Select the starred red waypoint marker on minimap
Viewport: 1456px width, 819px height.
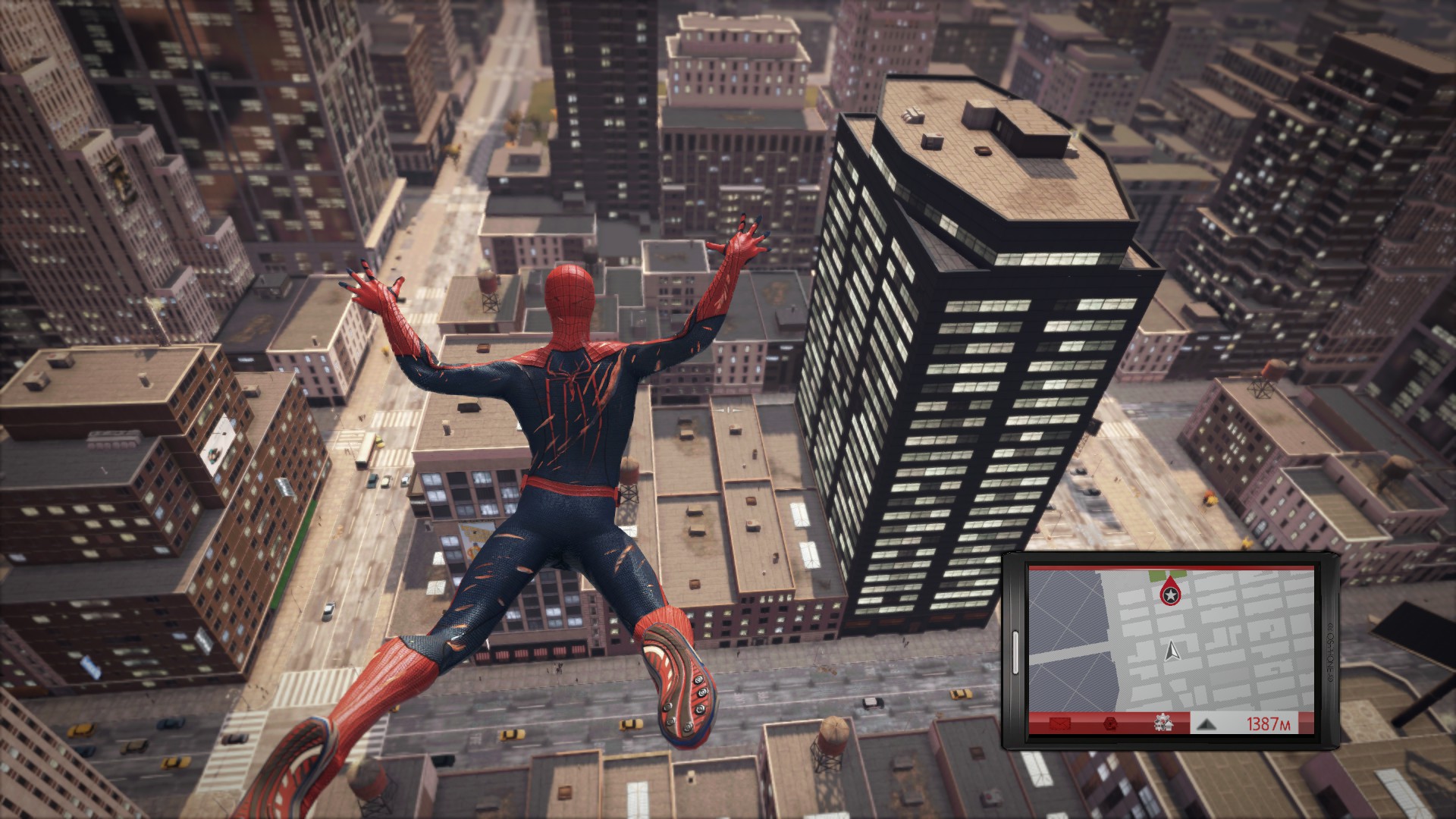click(x=1171, y=595)
